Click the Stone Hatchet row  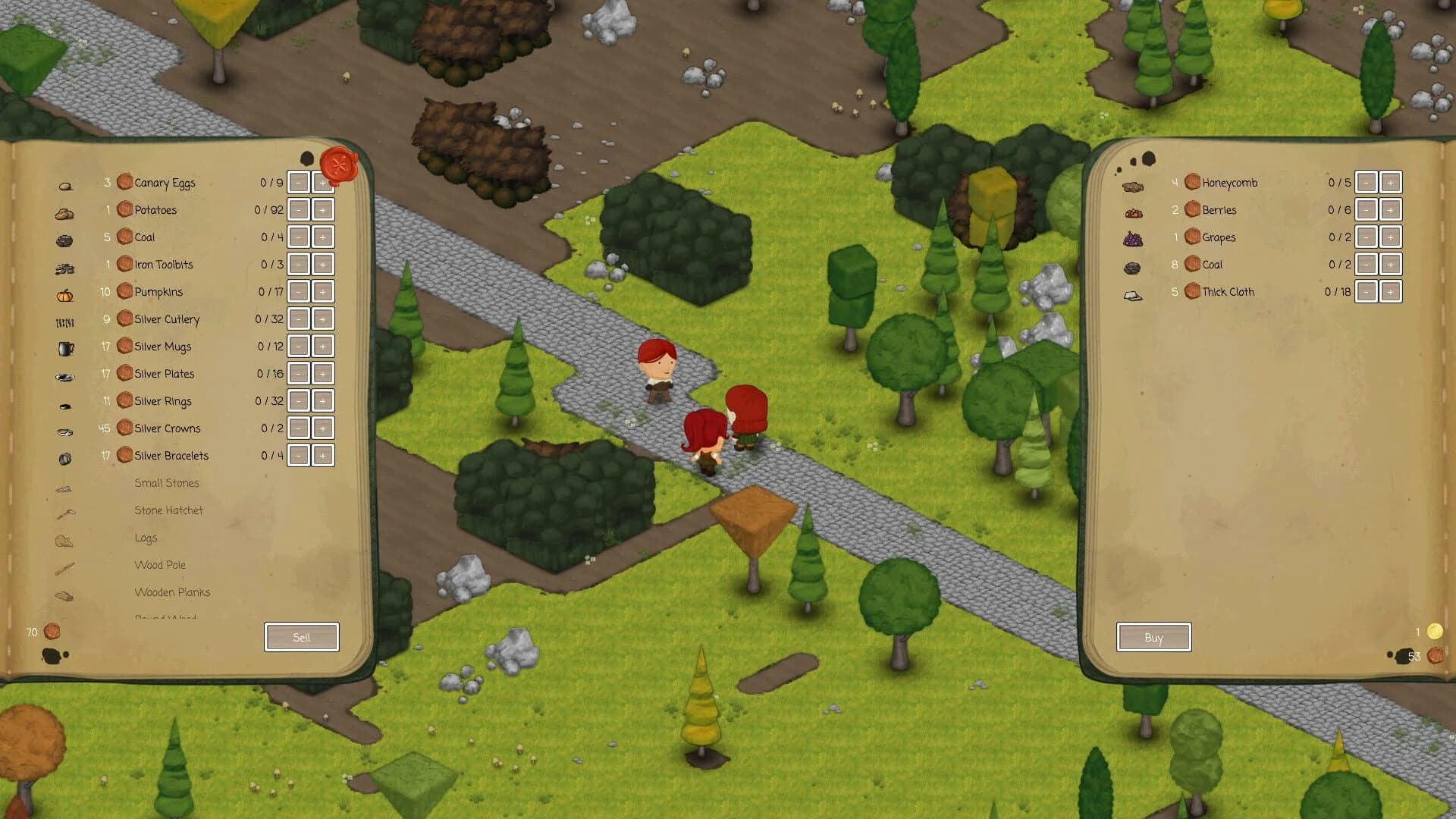coord(169,510)
